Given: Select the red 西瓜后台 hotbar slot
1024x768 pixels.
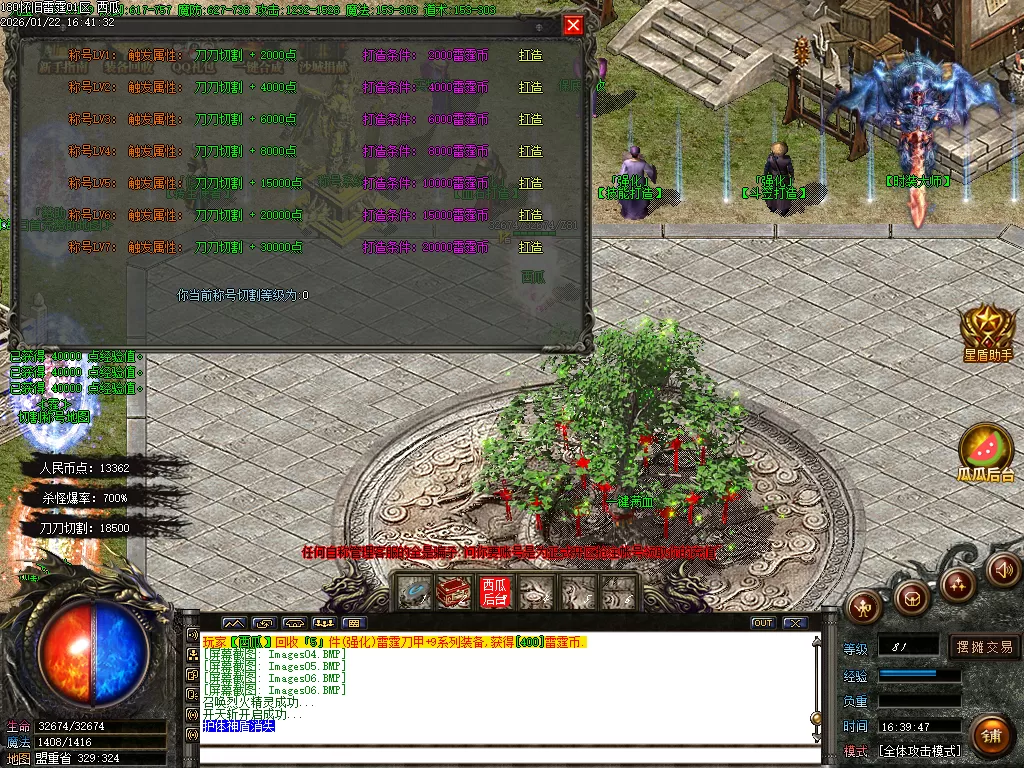Looking at the screenshot, I should click(x=495, y=592).
